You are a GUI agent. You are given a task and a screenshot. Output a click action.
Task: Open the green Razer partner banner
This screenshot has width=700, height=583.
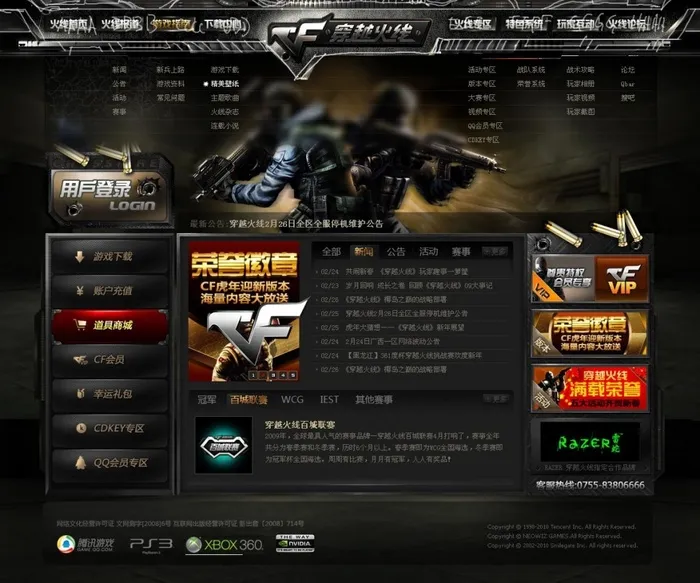pyautogui.click(x=589, y=442)
